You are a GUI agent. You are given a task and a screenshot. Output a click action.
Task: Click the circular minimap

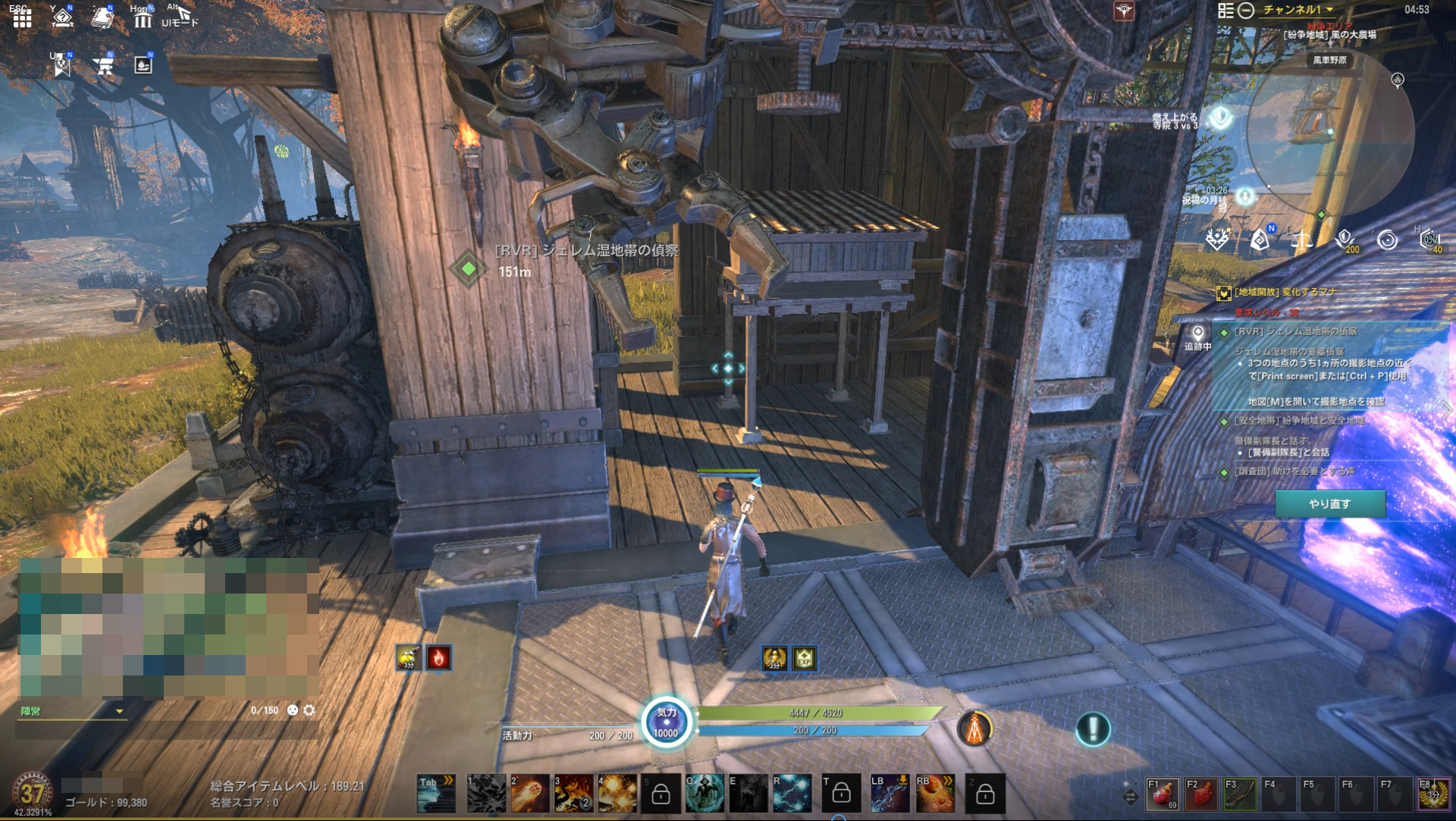1330,133
